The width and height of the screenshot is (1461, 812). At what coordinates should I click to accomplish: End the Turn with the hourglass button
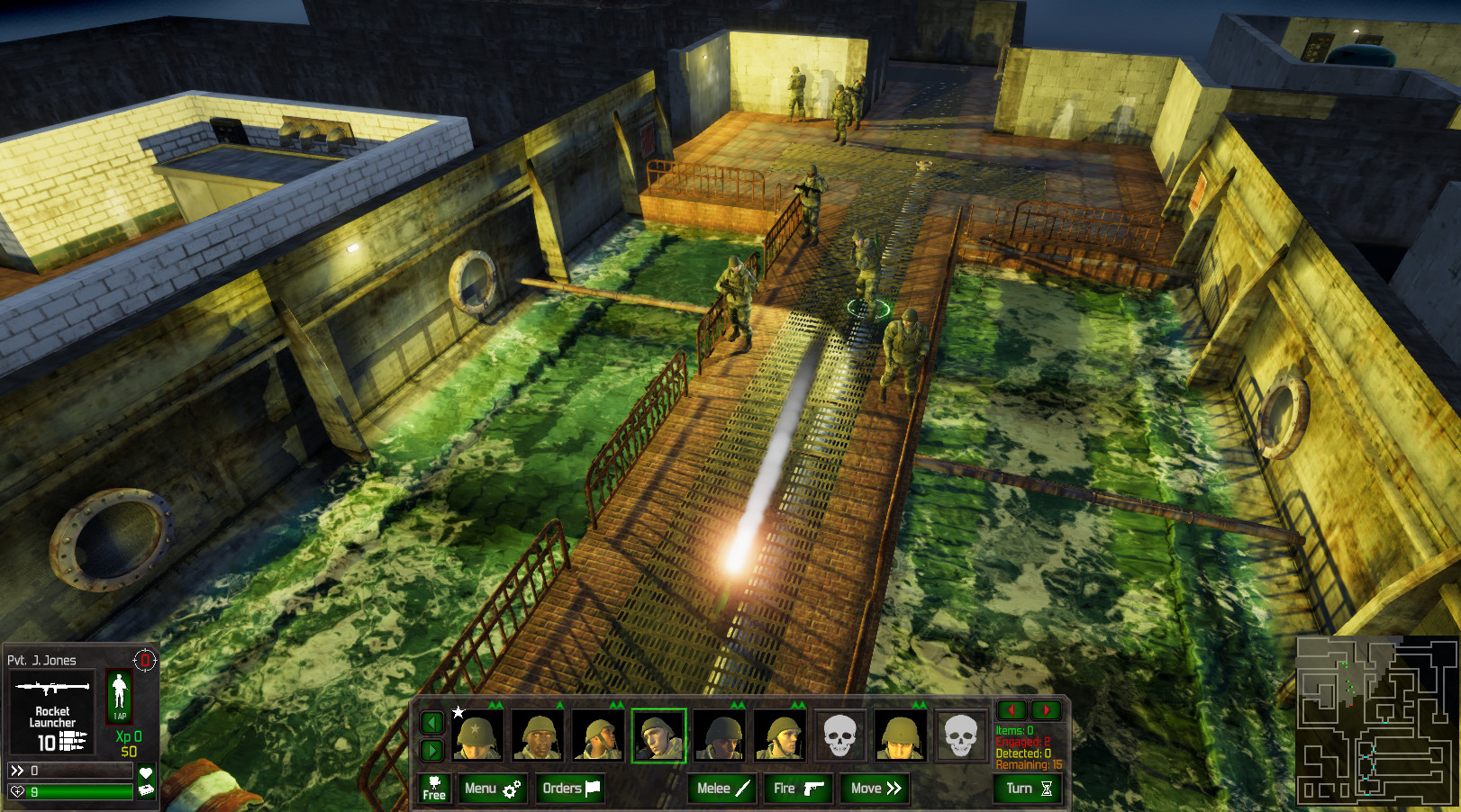1029,789
